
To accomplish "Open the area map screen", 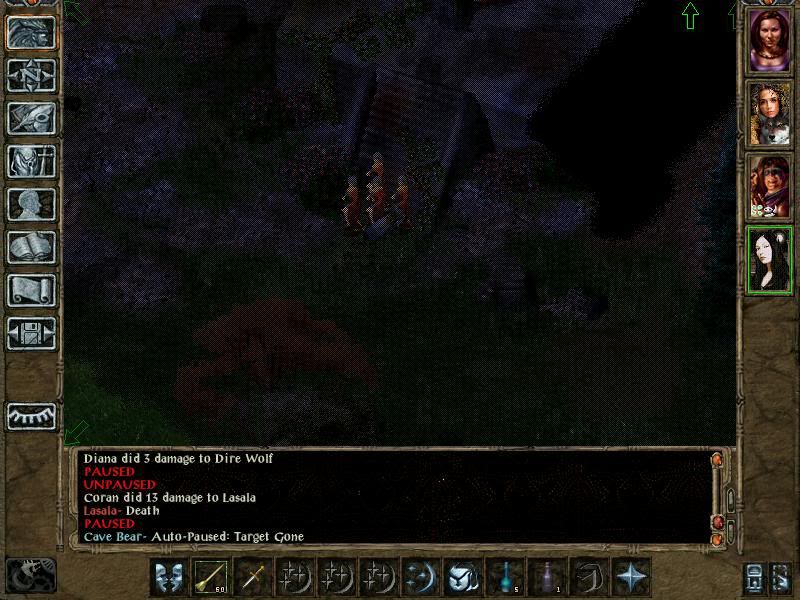I will (31, 75).
